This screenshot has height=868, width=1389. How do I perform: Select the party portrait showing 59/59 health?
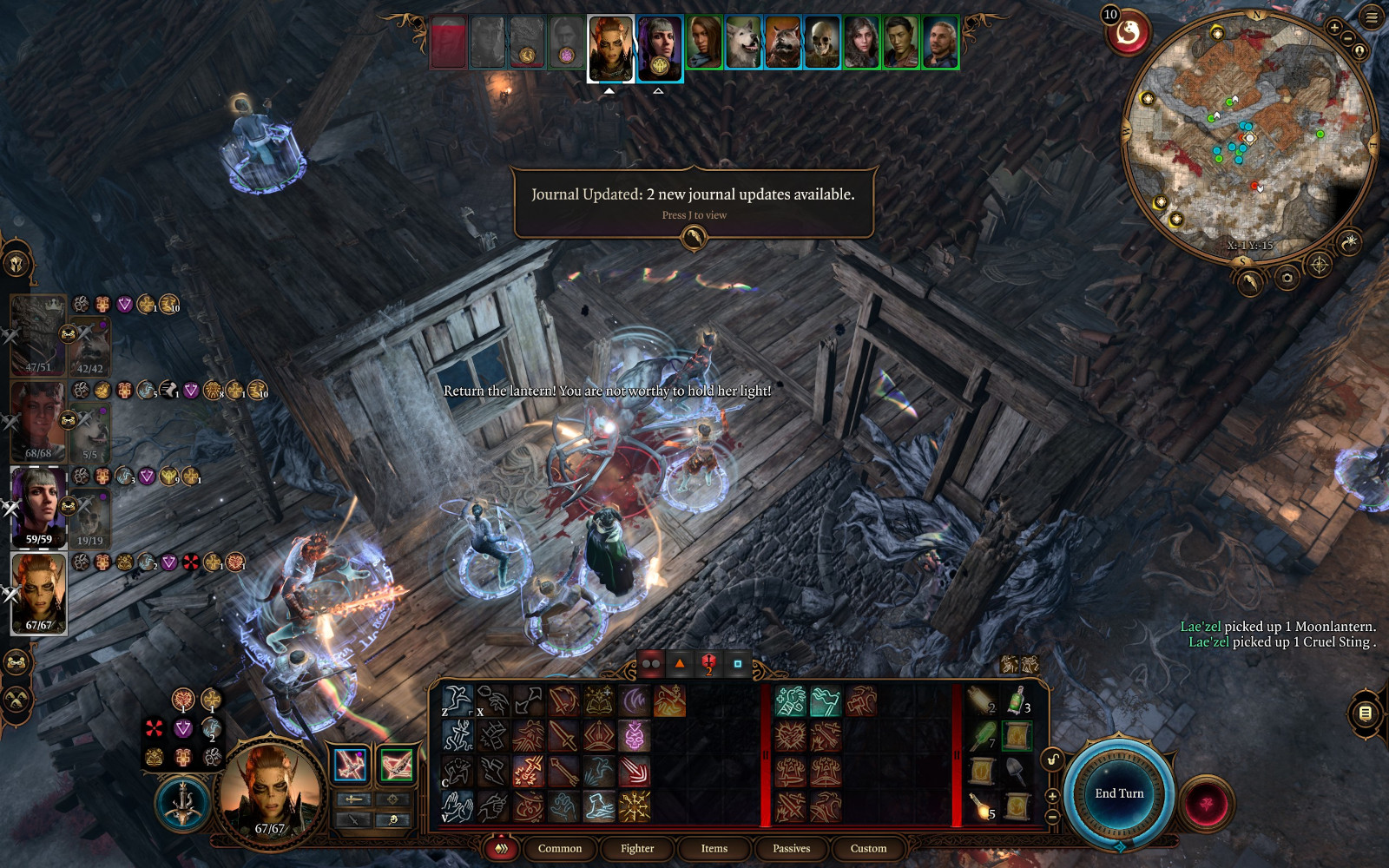tap(38, 505)
